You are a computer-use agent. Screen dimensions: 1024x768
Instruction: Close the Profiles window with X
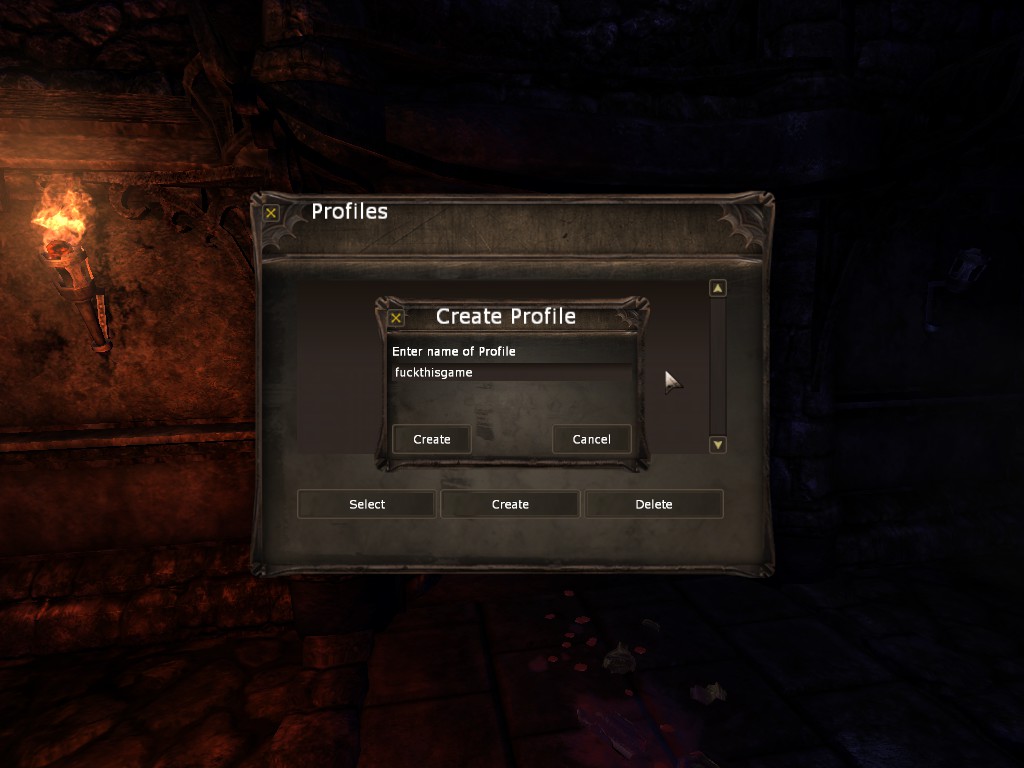271,212
